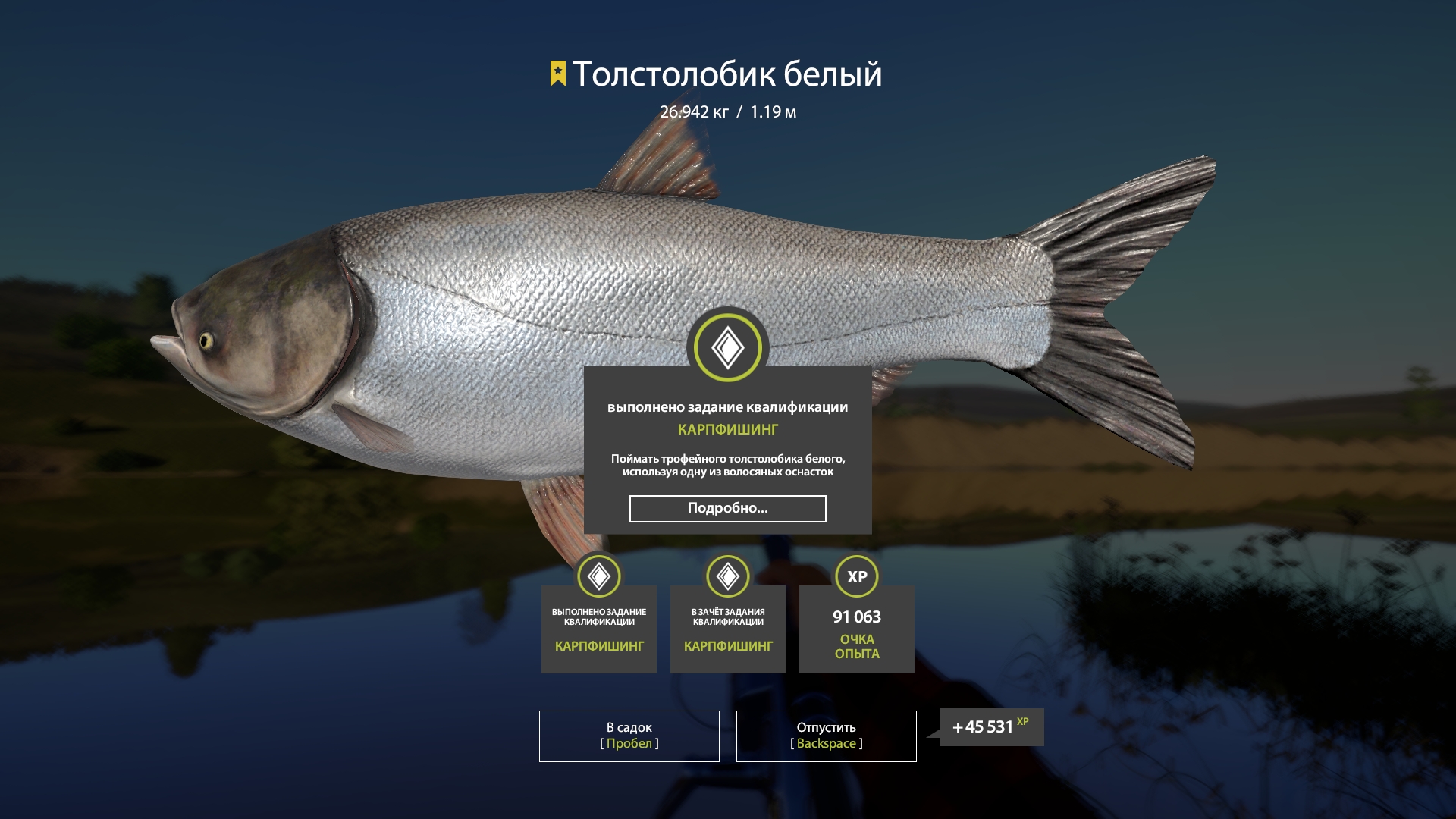Release the fish with Отпустить
This screenshot has height=819, width=1456.
826,736
